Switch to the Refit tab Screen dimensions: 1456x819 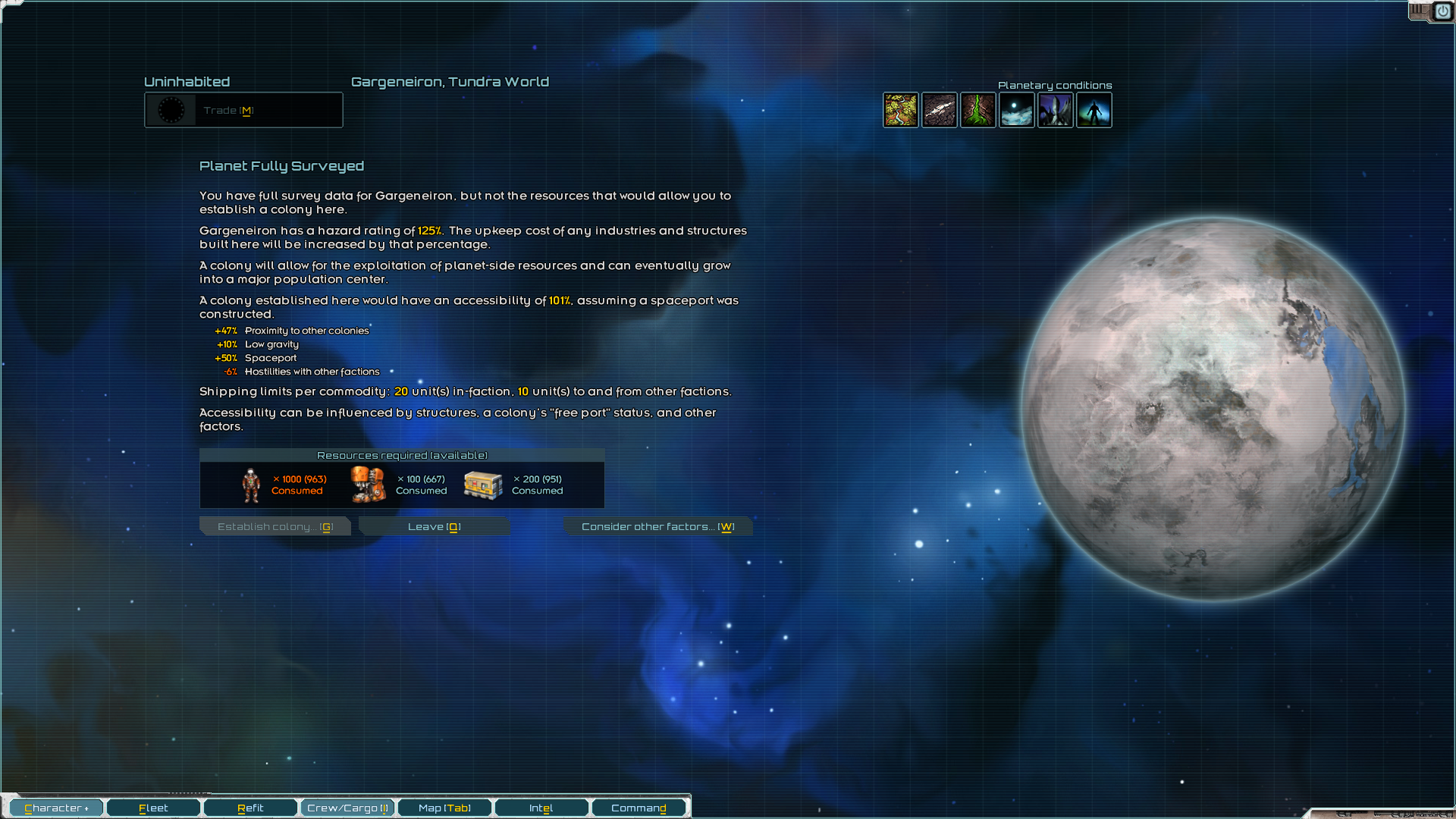coord(250,808)
